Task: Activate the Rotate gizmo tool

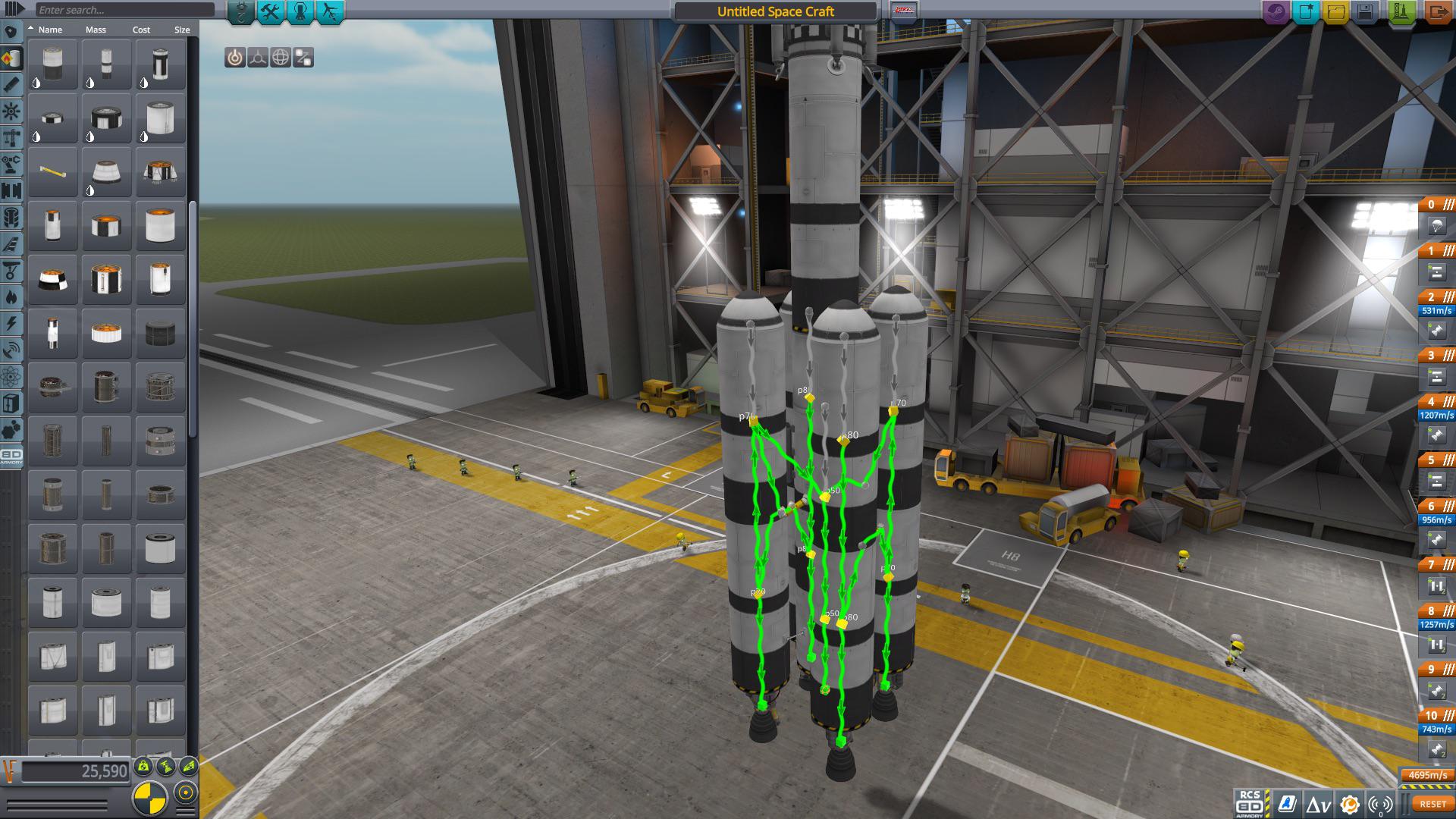Action: point(280,57)
